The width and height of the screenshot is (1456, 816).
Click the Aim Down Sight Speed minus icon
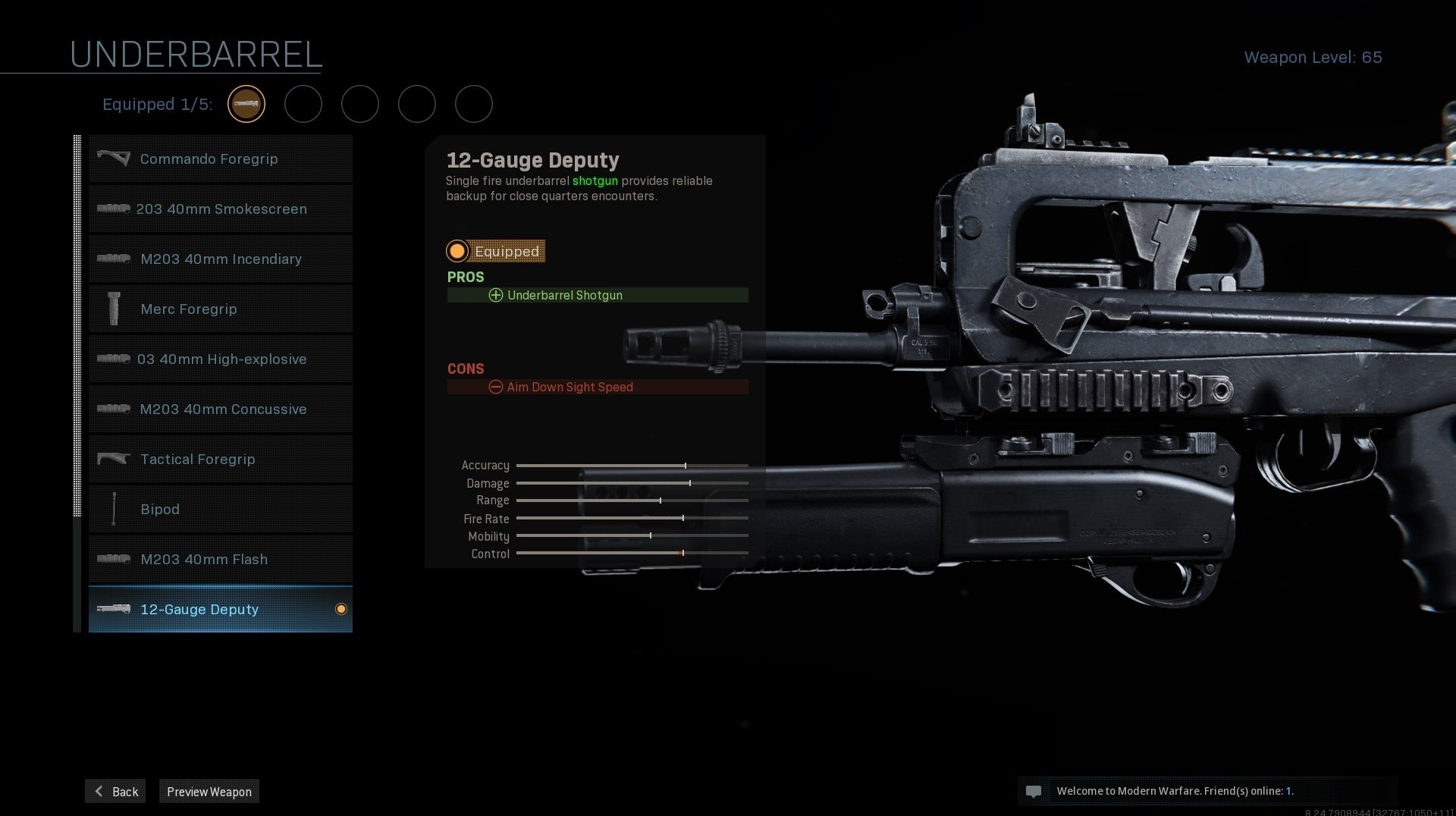[496, 387]
